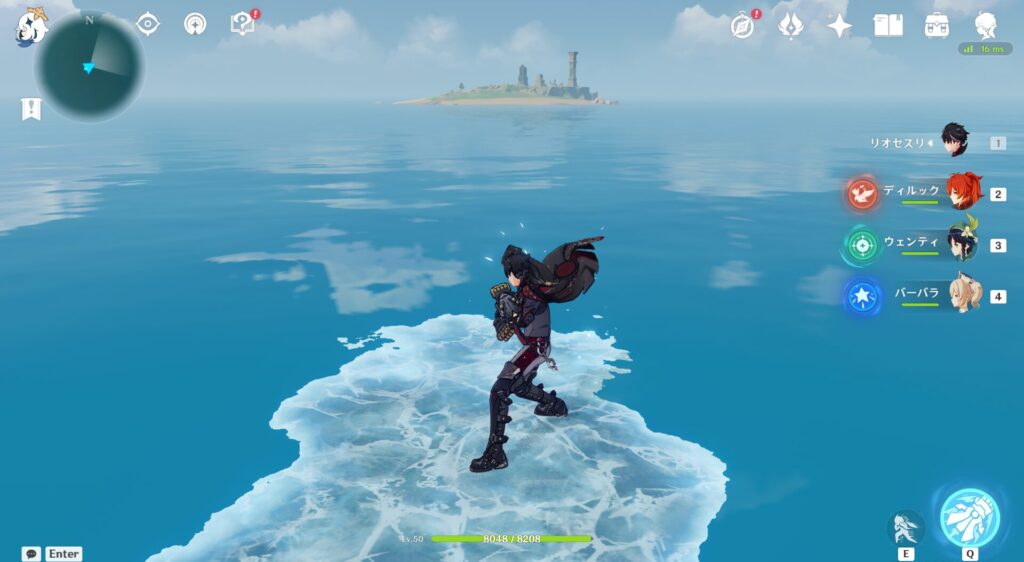The width and height of the screenshot is (1024, 562).
Task: Unleash the glowing elemental burst
Action: tap(969, 517)
